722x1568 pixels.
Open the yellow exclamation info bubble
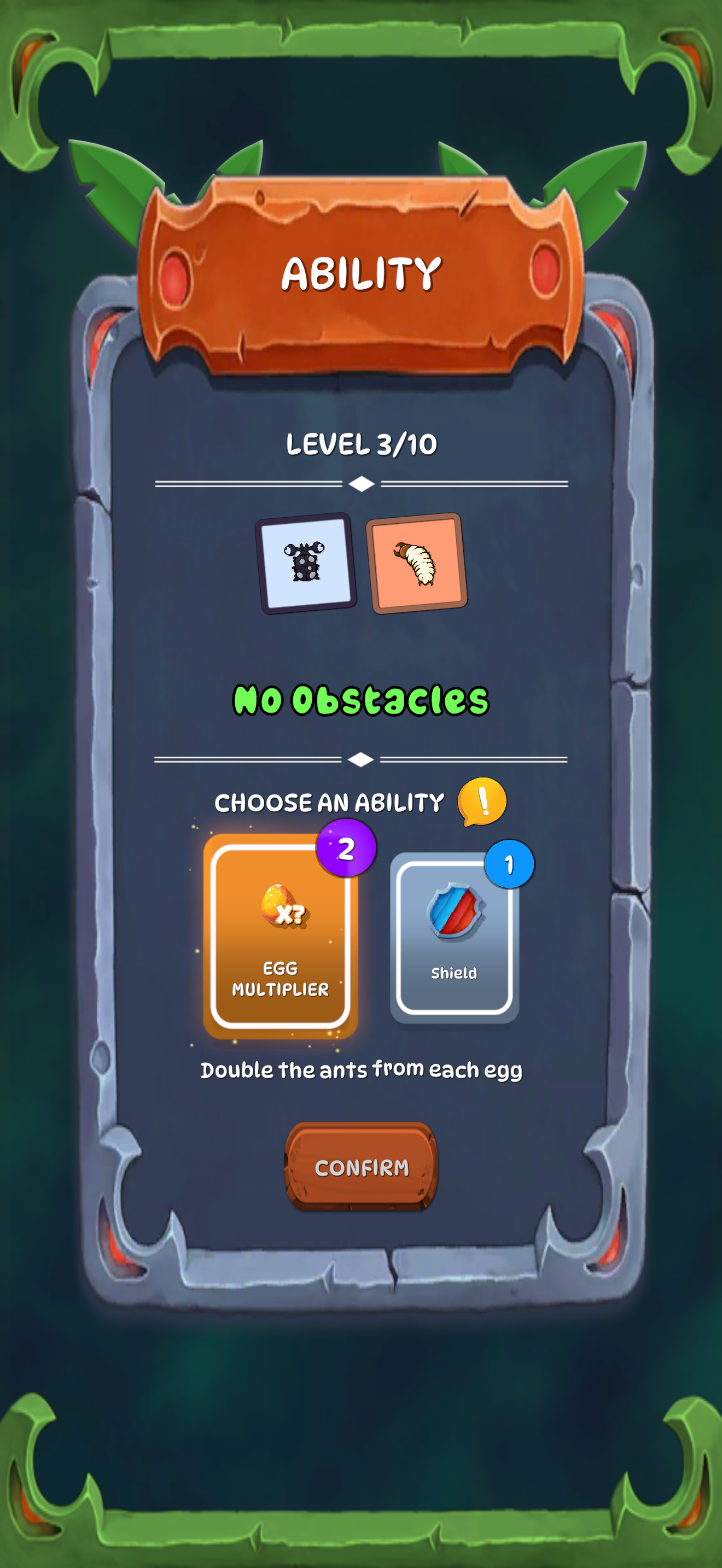482,801
